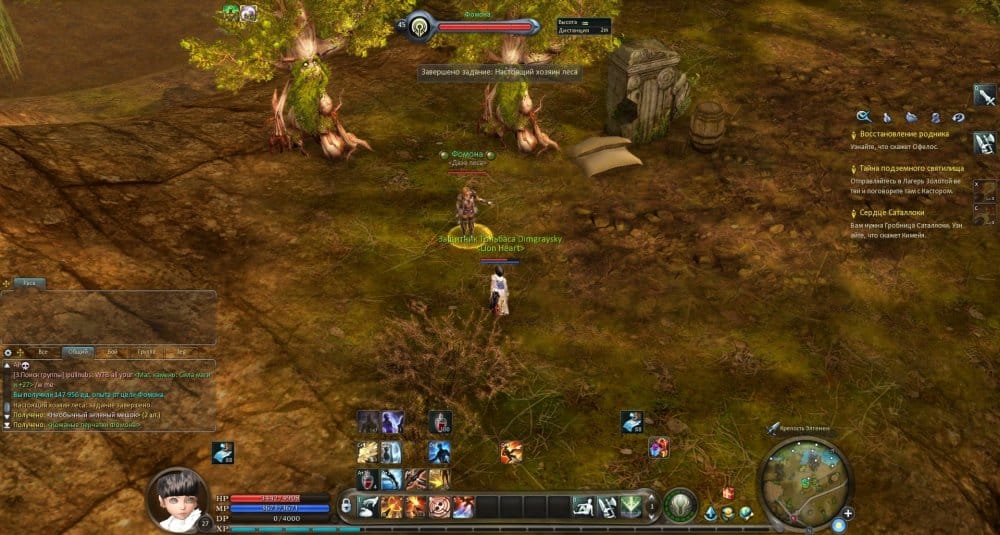Switch chat to the "Все" tab
1000x535 pixels.
[43, 352]
